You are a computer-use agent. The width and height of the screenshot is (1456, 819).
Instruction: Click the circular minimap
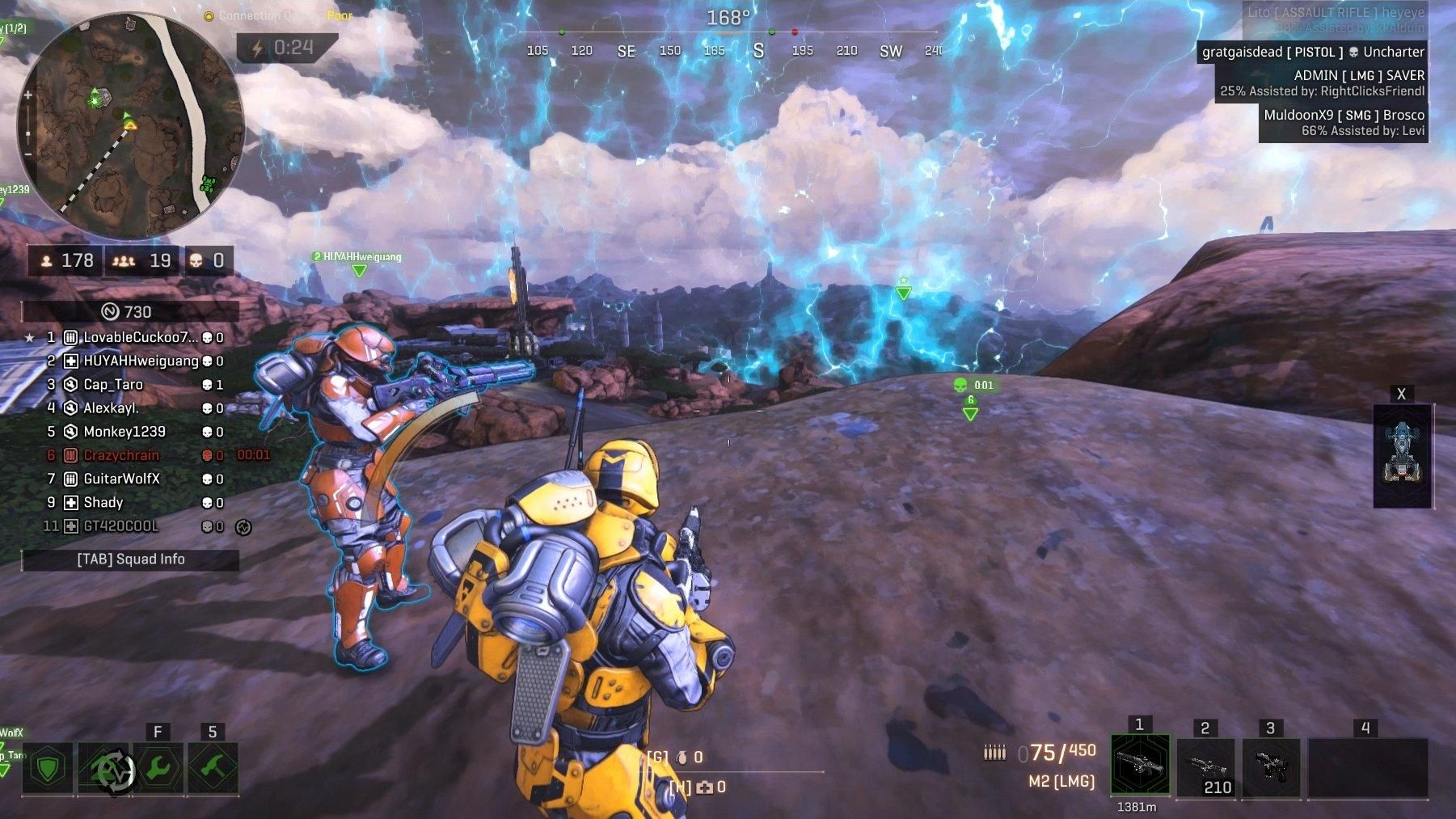click(x=129, y=125)
